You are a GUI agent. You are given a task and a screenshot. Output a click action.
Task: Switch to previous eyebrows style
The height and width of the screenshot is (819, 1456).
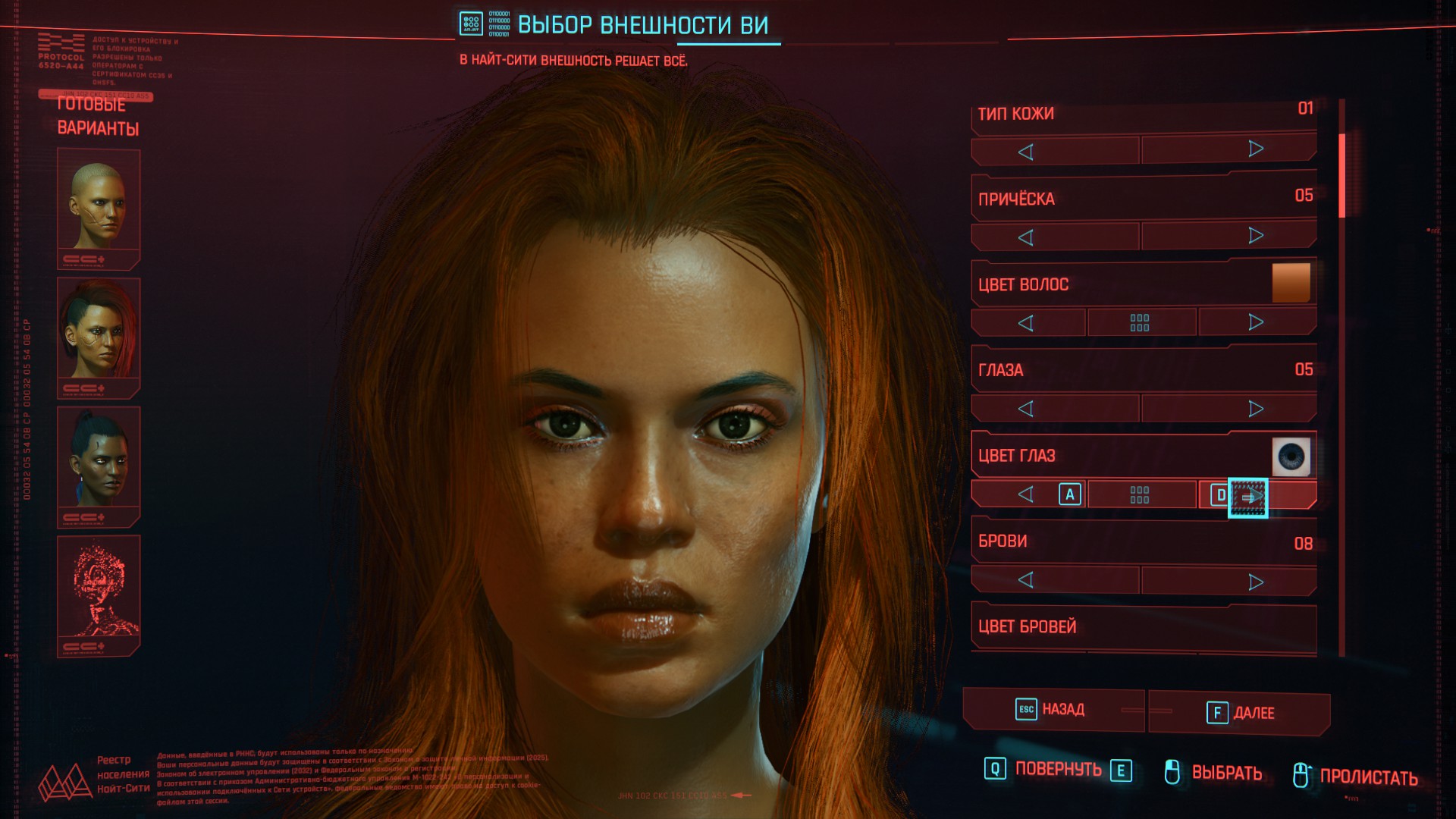1026,580
